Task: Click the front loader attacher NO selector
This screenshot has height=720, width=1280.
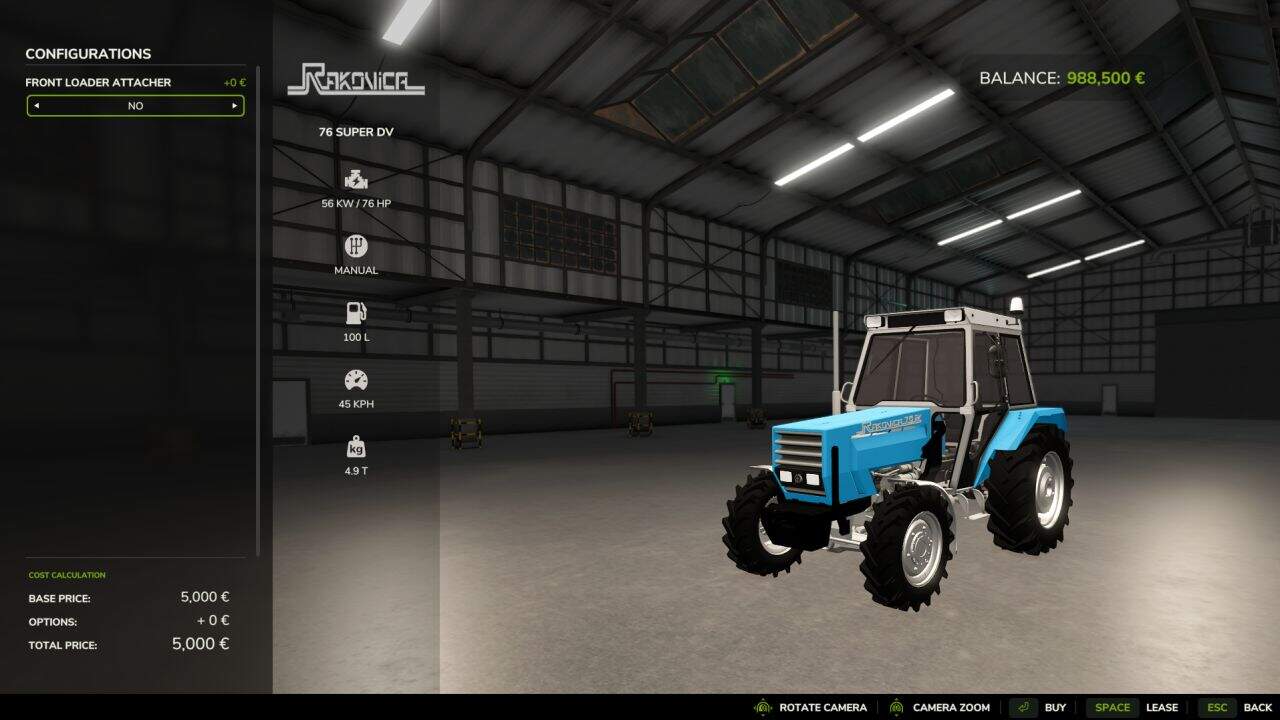Action: pos(135,106)
